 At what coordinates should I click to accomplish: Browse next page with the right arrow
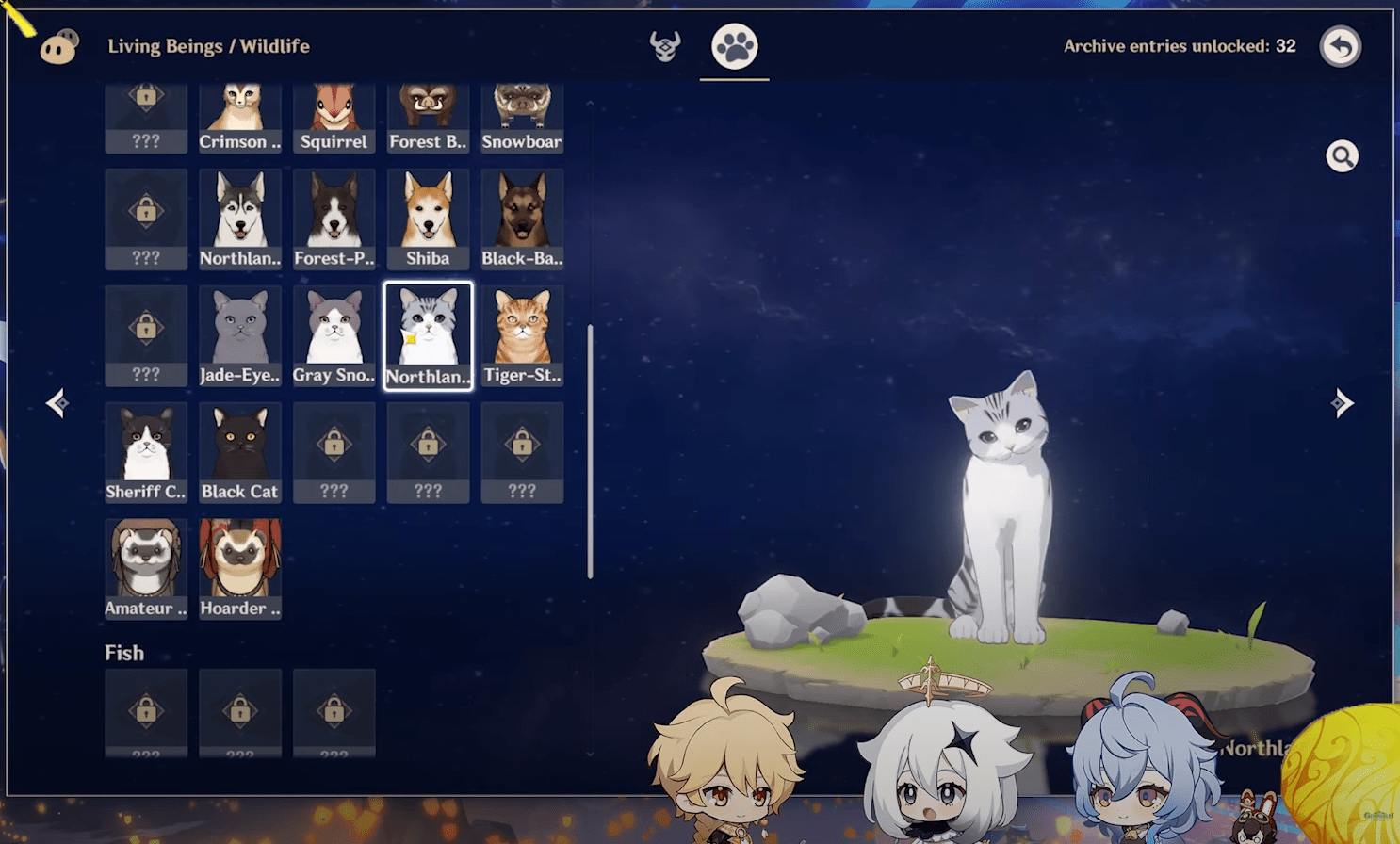(1344, 403)
